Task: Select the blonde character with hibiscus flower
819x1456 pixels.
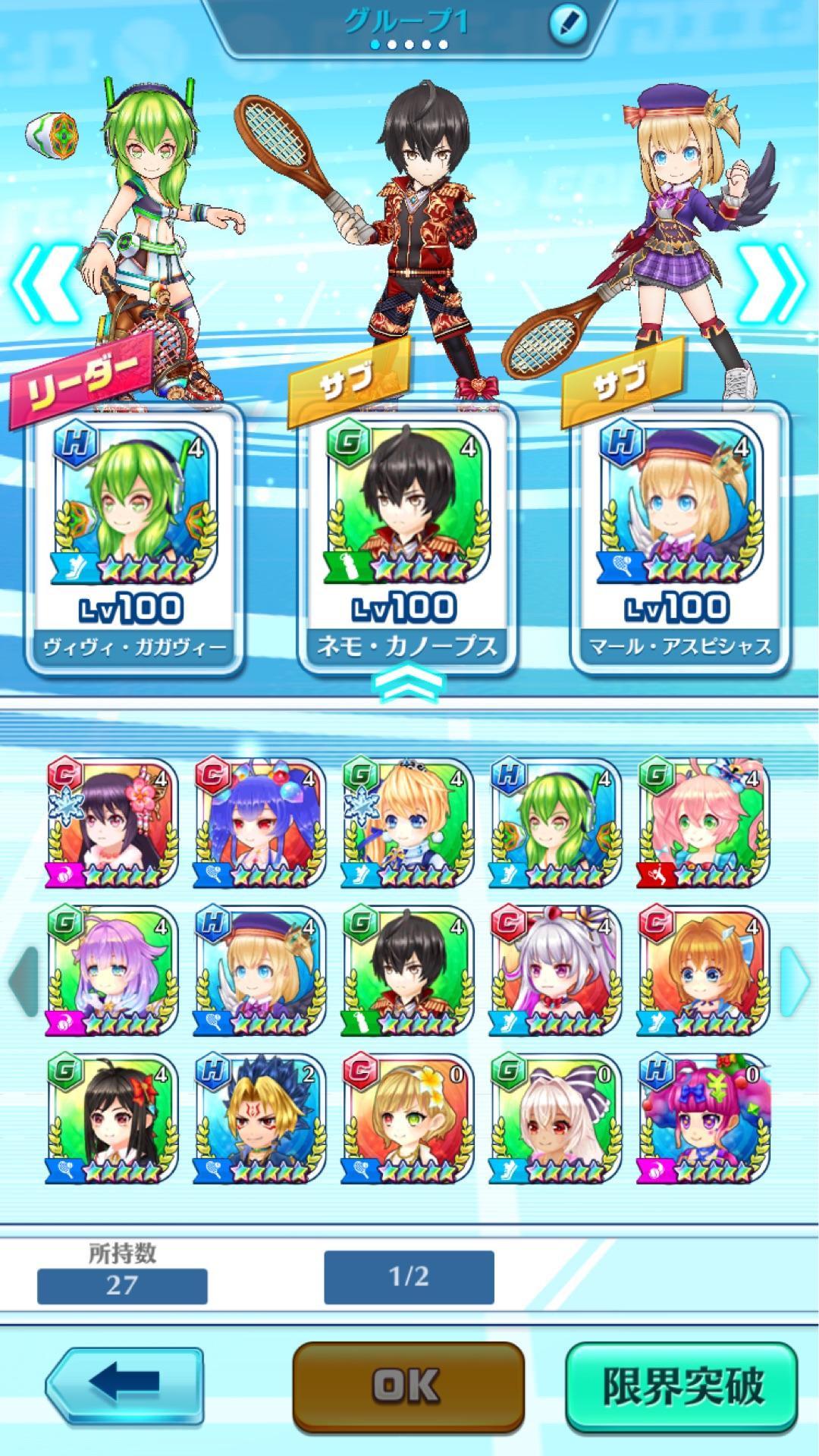Action: pos(408,1119)
